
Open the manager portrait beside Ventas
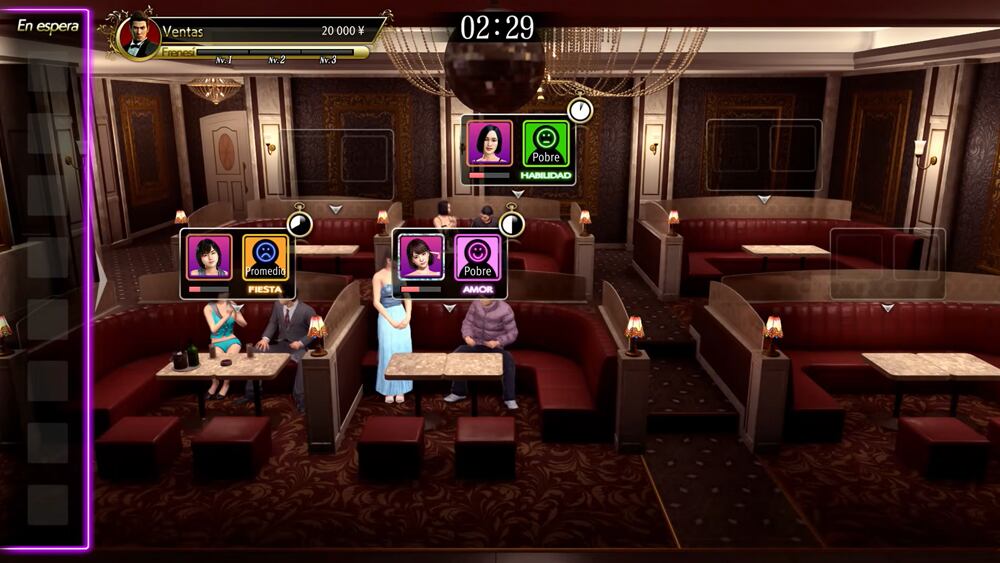click(x=138, y=36)
